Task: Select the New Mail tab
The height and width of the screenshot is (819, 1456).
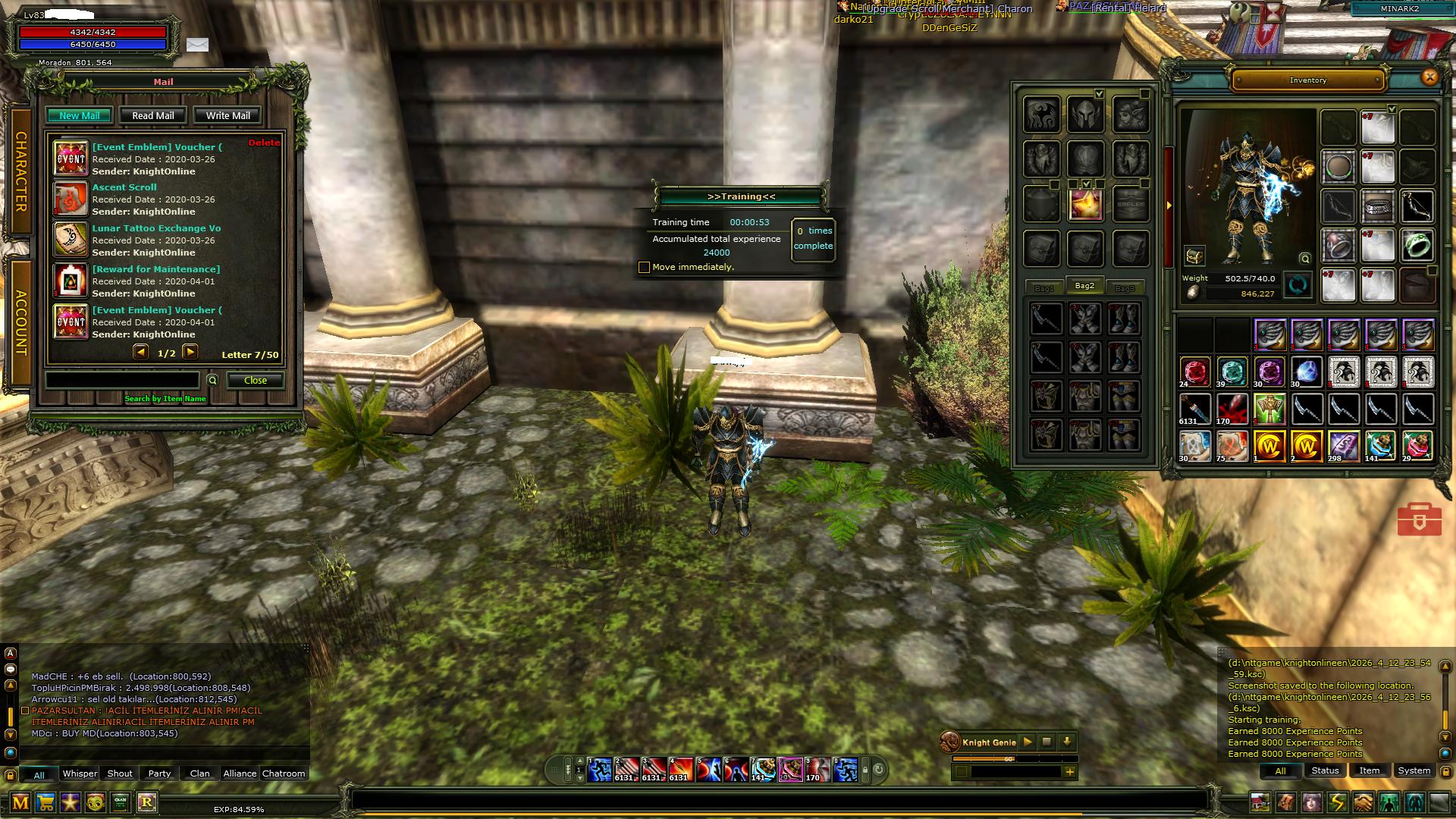Action: point(80,116)
